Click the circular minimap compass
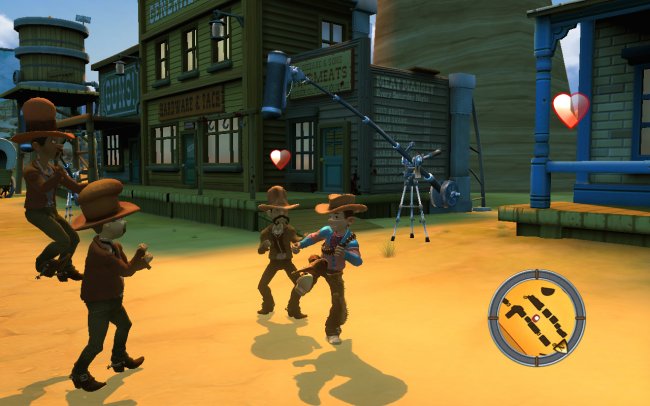Image resolution: width=650 pixels, height=406 pixels. click(536, 317)
